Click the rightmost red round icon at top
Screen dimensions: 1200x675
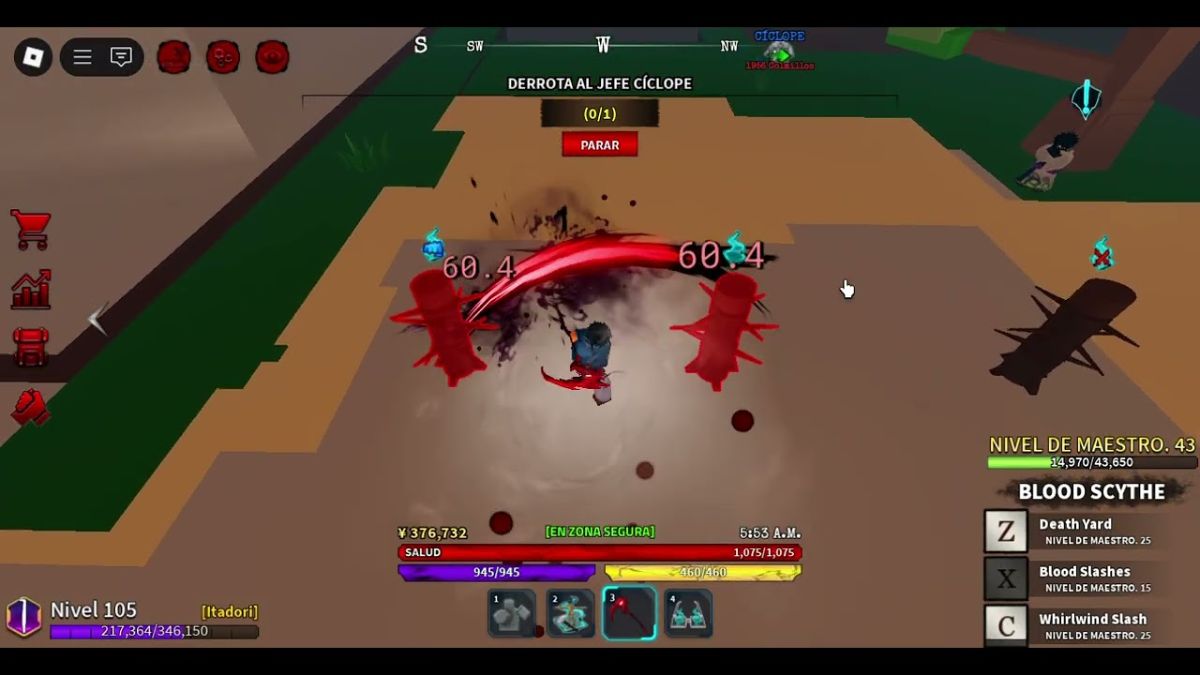click(x=272, y=57)
